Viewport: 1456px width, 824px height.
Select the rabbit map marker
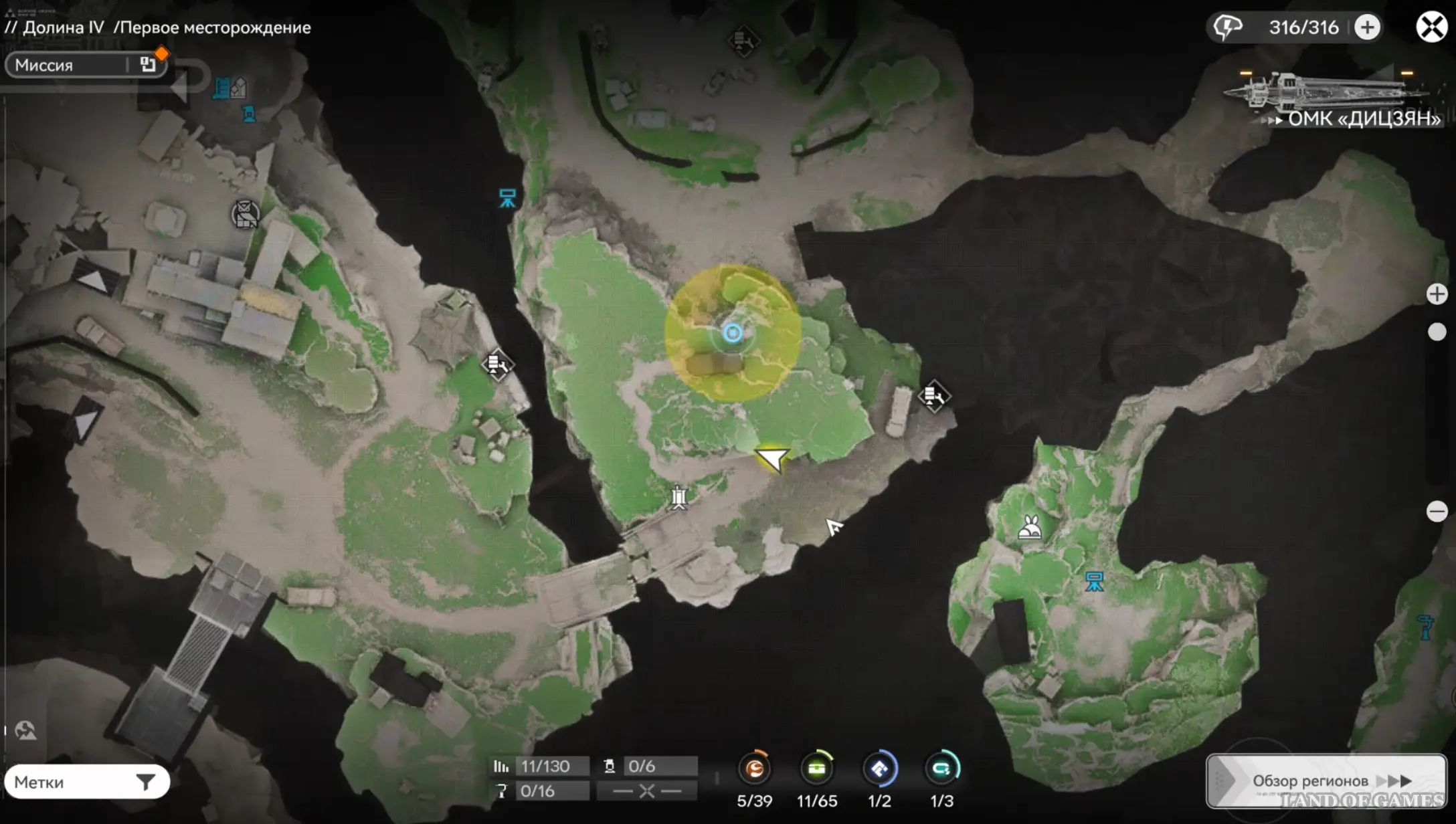coord(1030,528)
